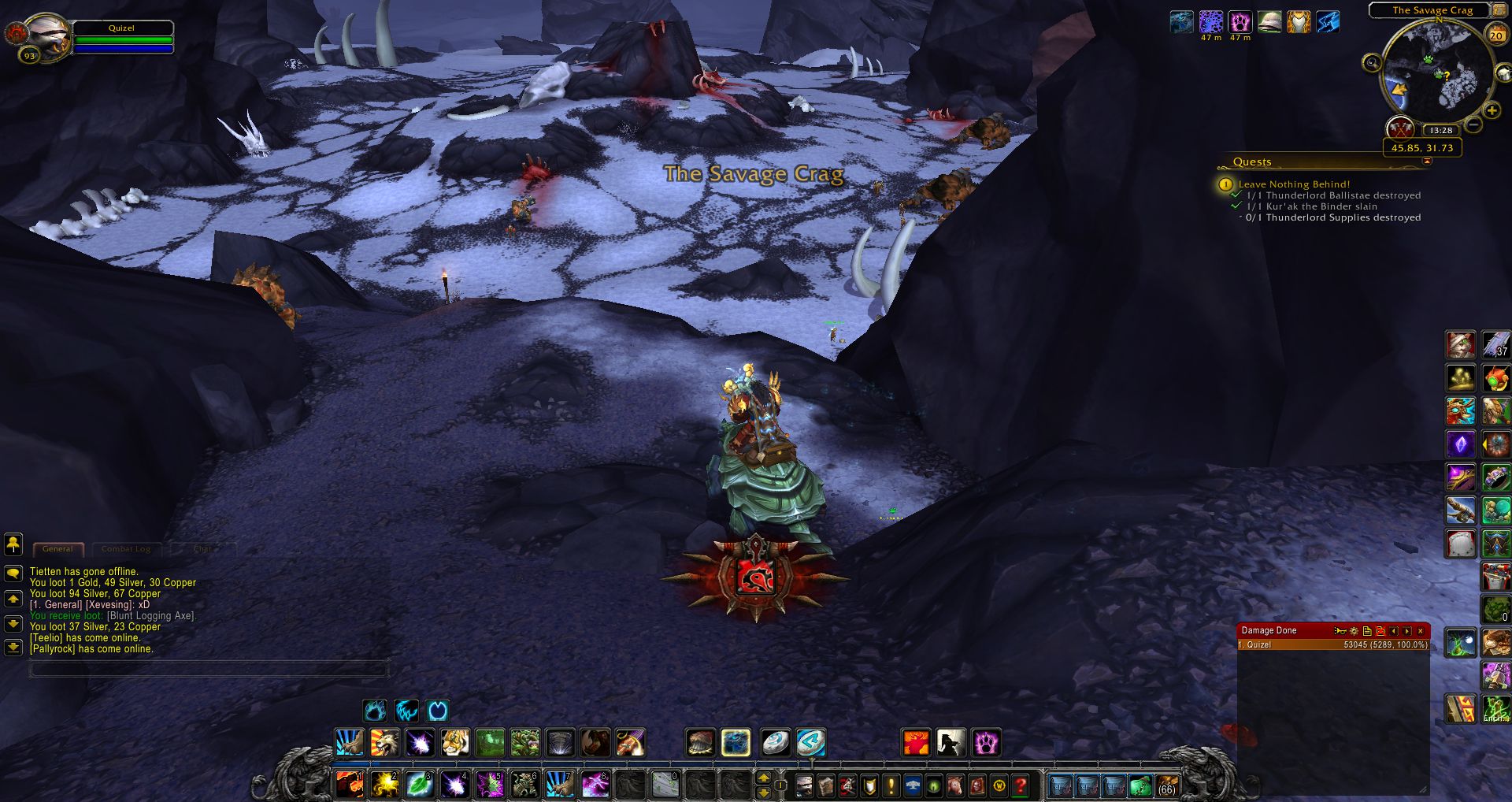
Task: Activate the glowing yellow burst ability in slot 2
Action: 385,784
